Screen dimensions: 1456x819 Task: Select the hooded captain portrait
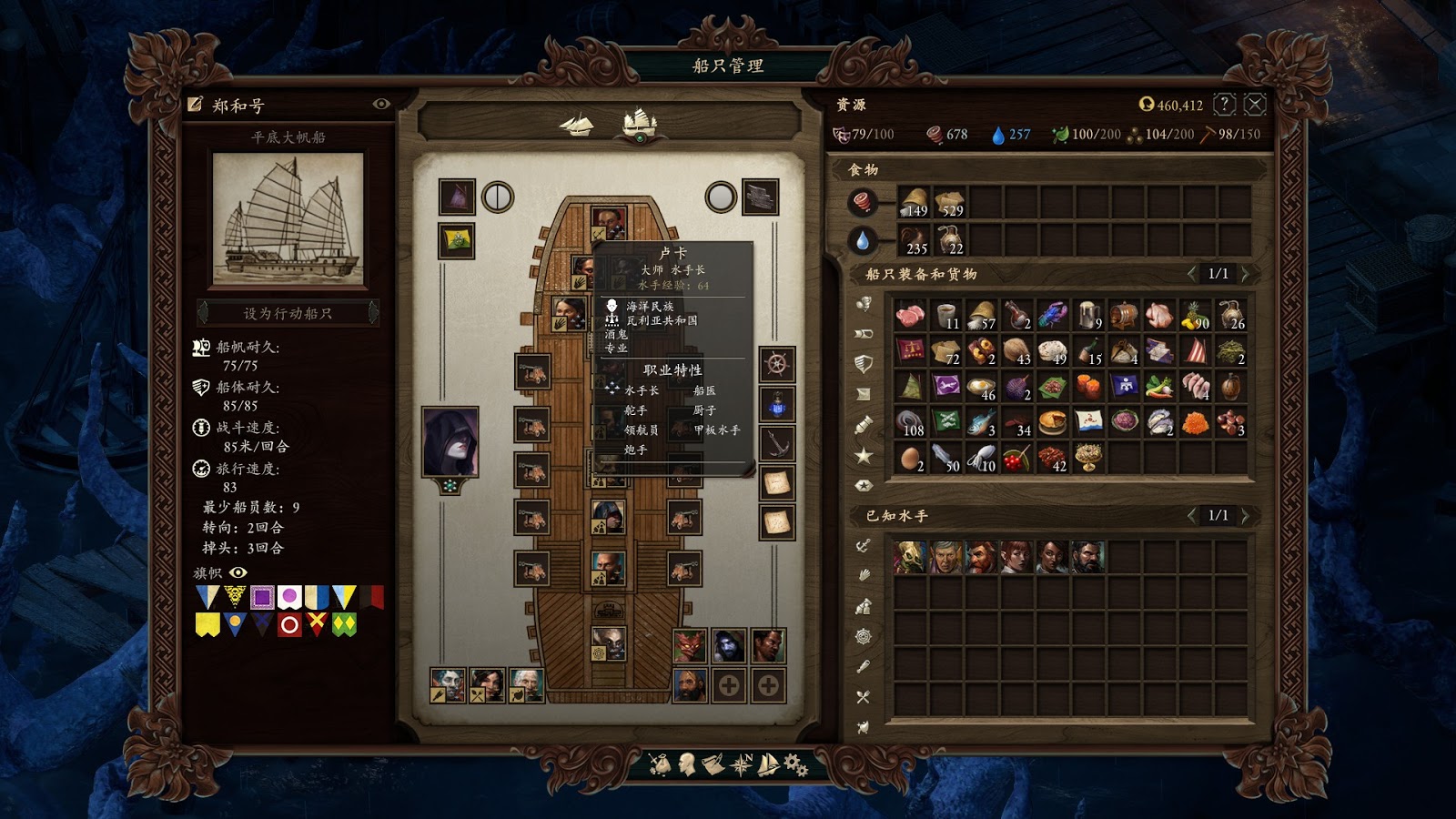pyautogui.click(x=450, y=442)
